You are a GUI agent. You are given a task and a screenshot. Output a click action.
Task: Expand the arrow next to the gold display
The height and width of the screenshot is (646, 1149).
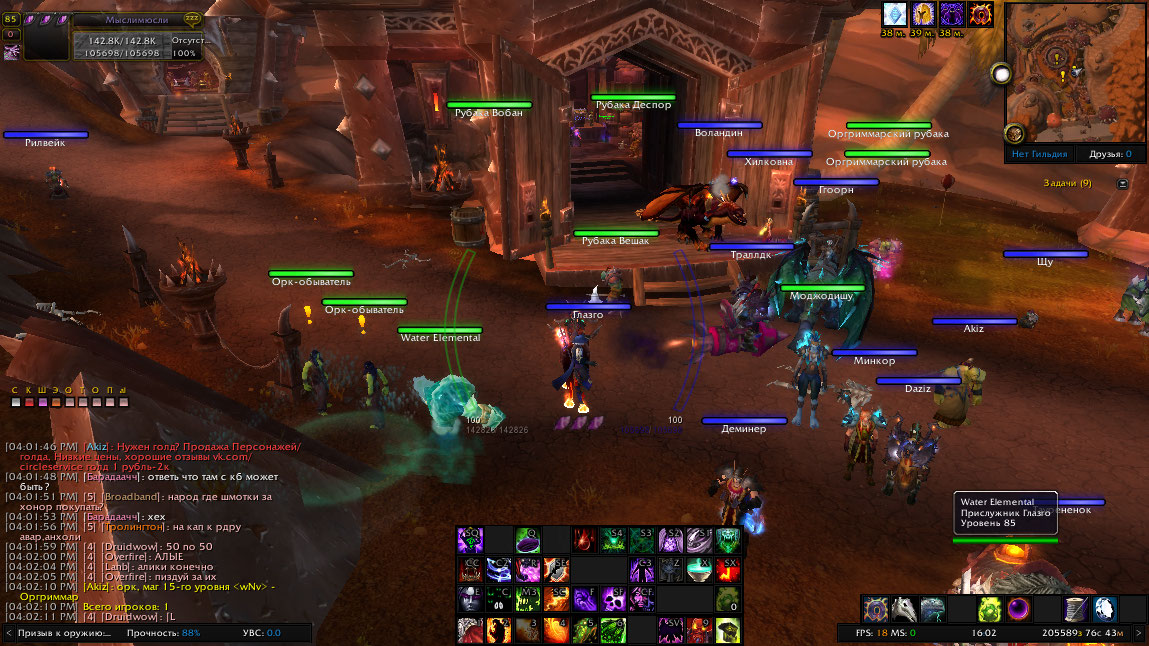1139,633
